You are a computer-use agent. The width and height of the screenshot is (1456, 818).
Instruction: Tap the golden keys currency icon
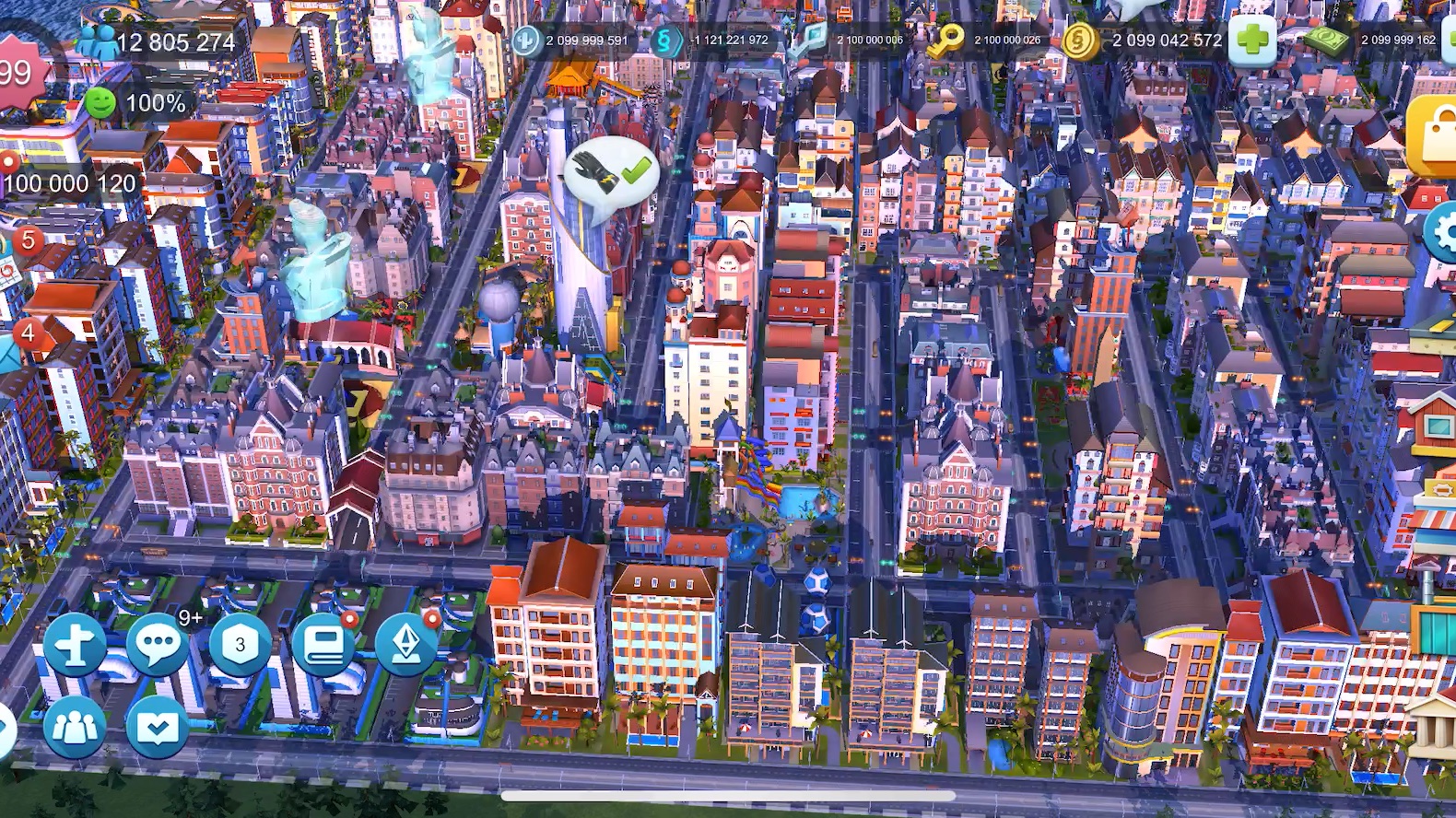click(x=945, y=40)
